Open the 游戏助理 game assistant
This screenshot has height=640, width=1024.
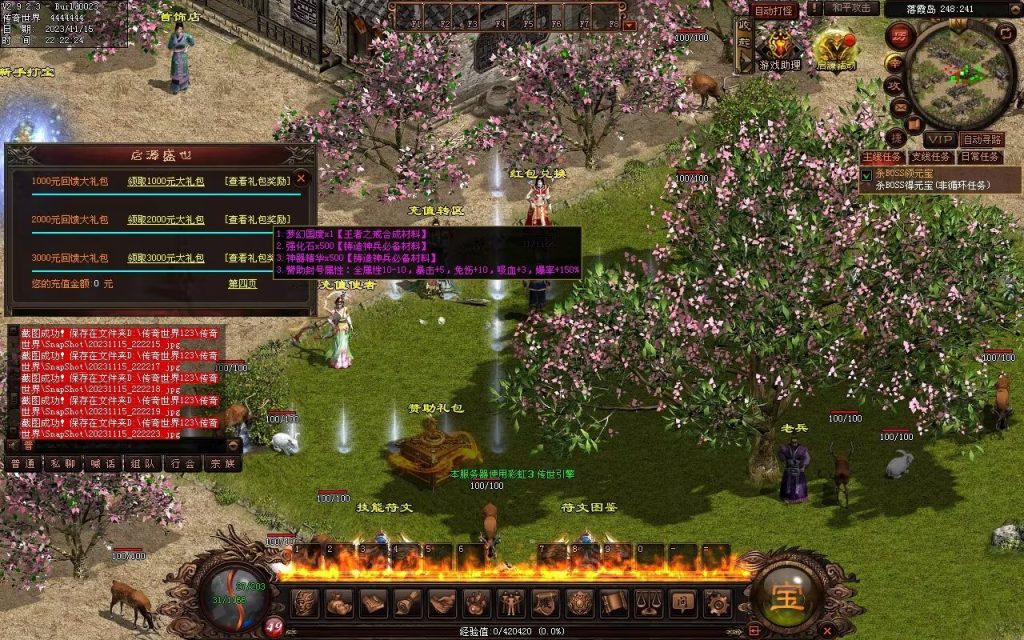pyautogui.click(x=777, y=48)
